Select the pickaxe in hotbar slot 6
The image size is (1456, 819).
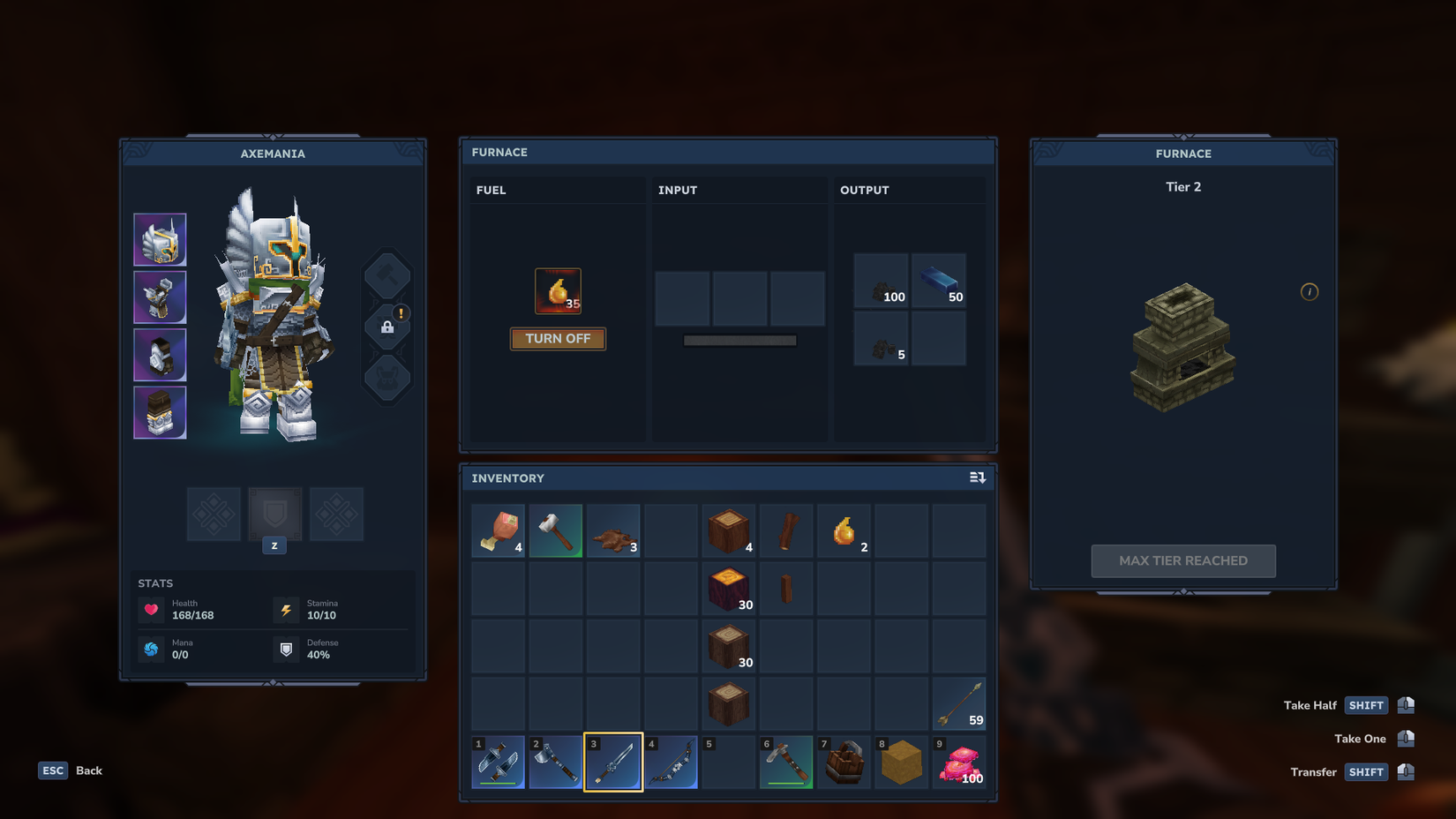tap(785, 759)
